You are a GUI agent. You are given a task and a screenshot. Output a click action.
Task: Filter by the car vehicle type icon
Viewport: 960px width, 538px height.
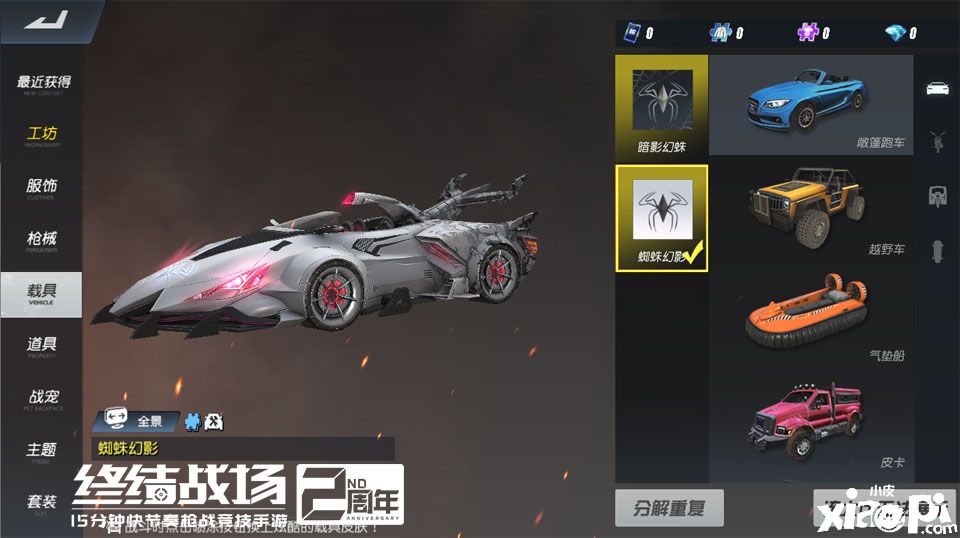point(938,88)
